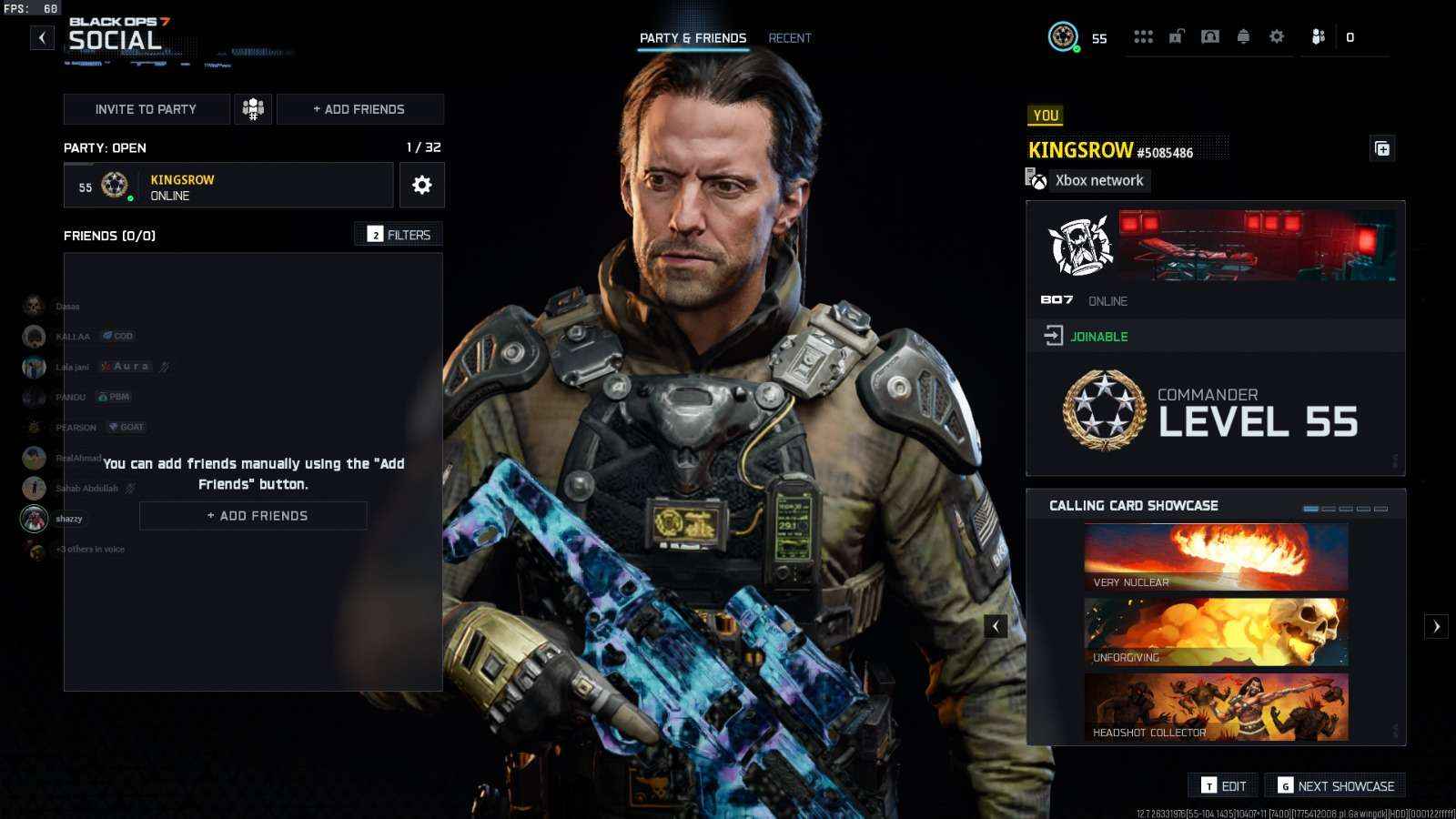The height and width of the screenshot is (819, 1456).
Task: Open the party group code icon
Action: [x=253, y=109]
